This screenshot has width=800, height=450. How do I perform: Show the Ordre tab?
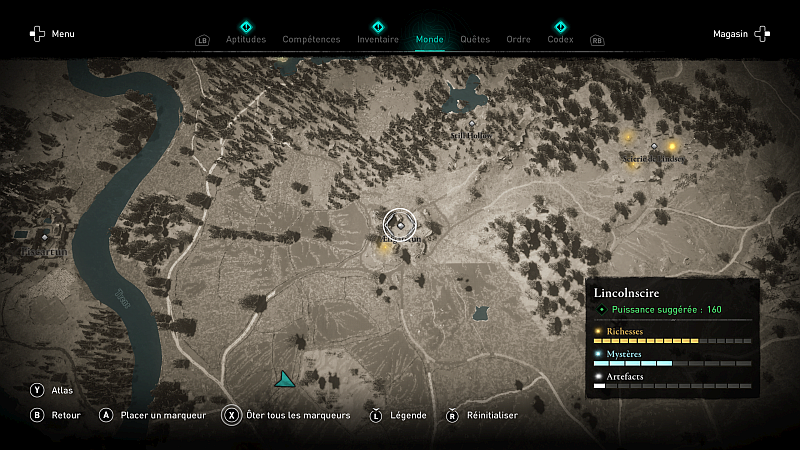click(x=519, y=40)
